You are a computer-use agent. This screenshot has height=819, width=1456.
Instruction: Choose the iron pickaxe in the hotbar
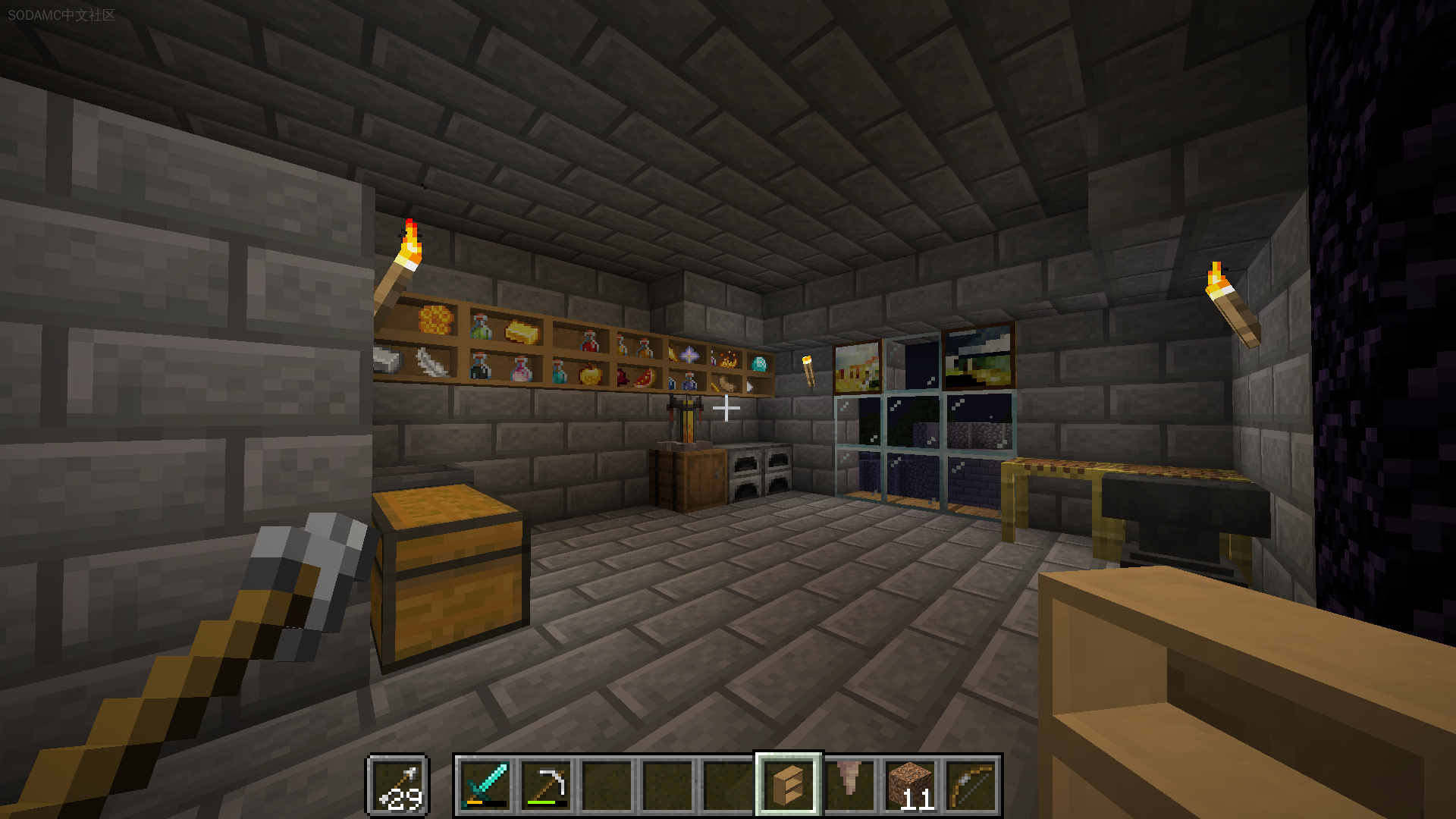coord(546,786)
